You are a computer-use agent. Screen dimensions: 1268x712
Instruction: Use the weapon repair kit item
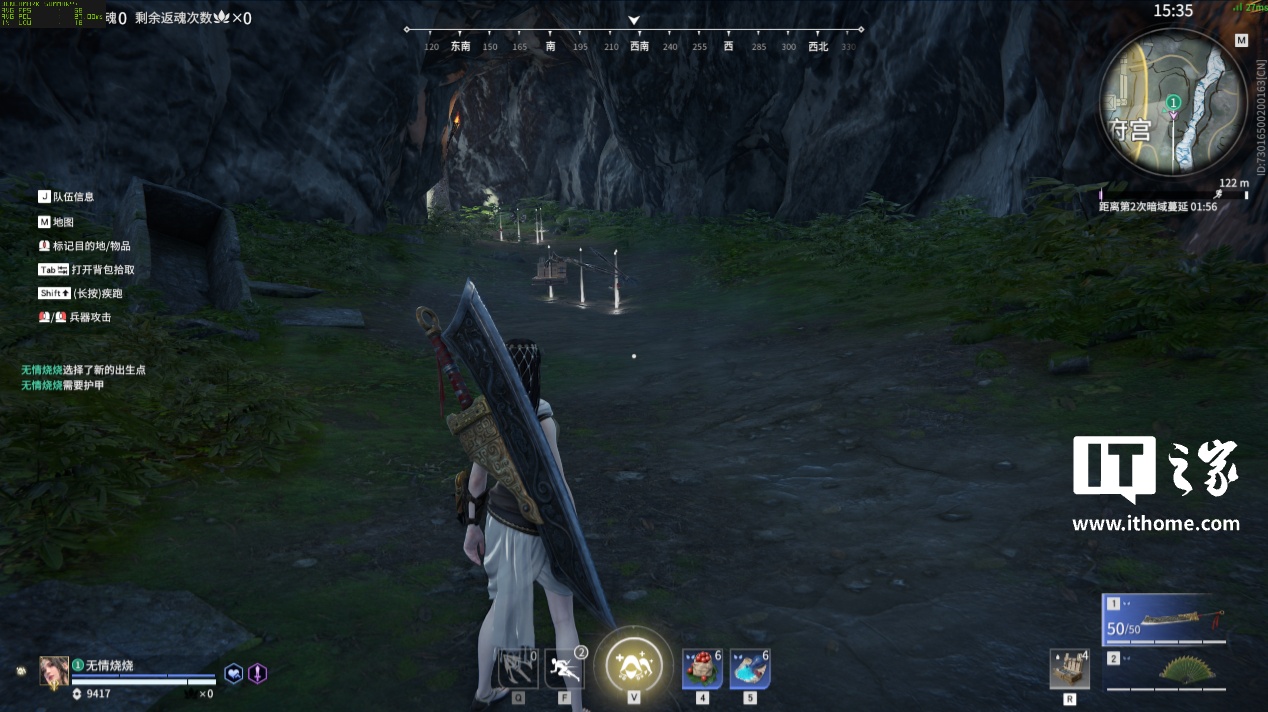pos(1069,670)
